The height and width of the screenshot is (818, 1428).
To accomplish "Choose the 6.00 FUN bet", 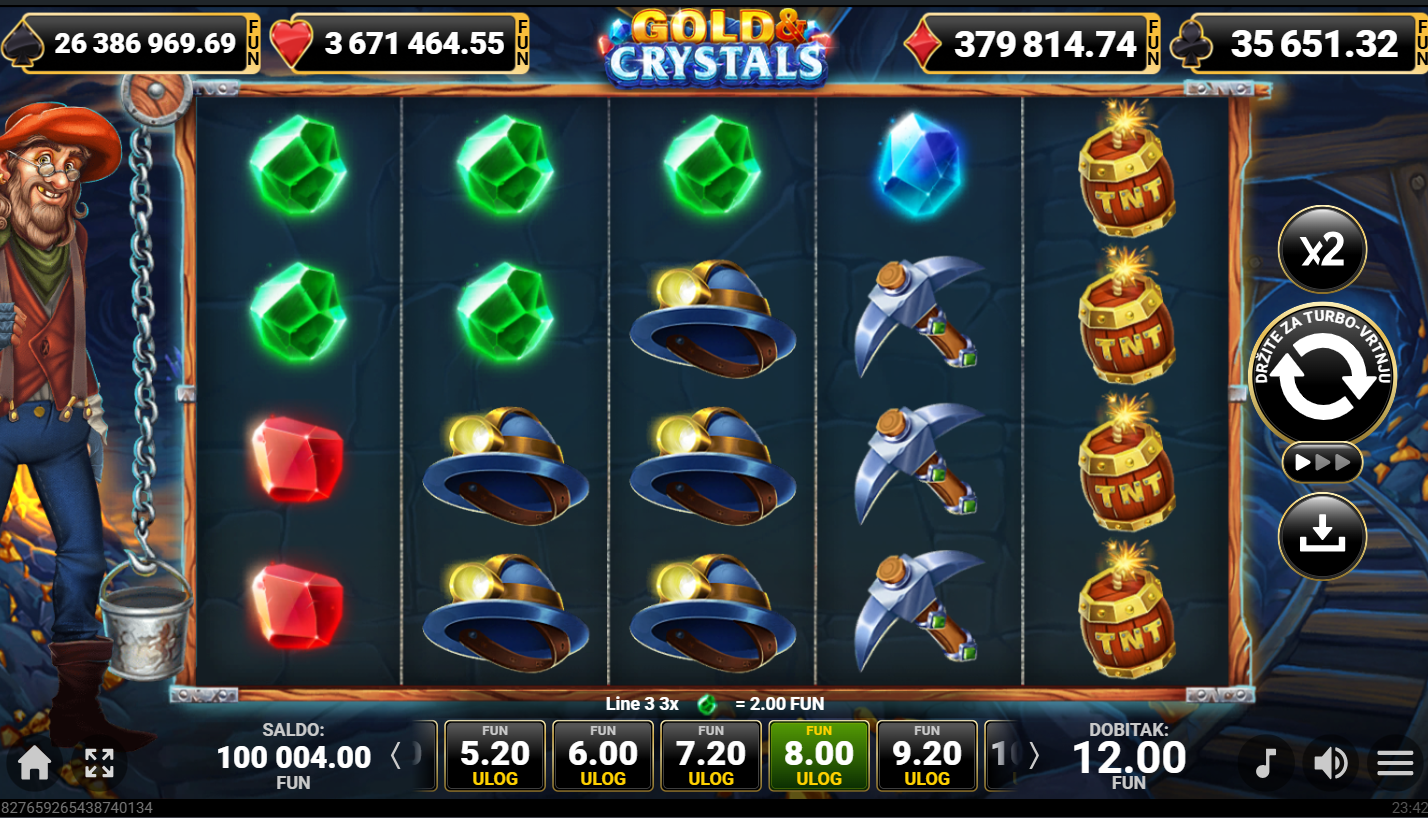I will [x=603, y=756].
